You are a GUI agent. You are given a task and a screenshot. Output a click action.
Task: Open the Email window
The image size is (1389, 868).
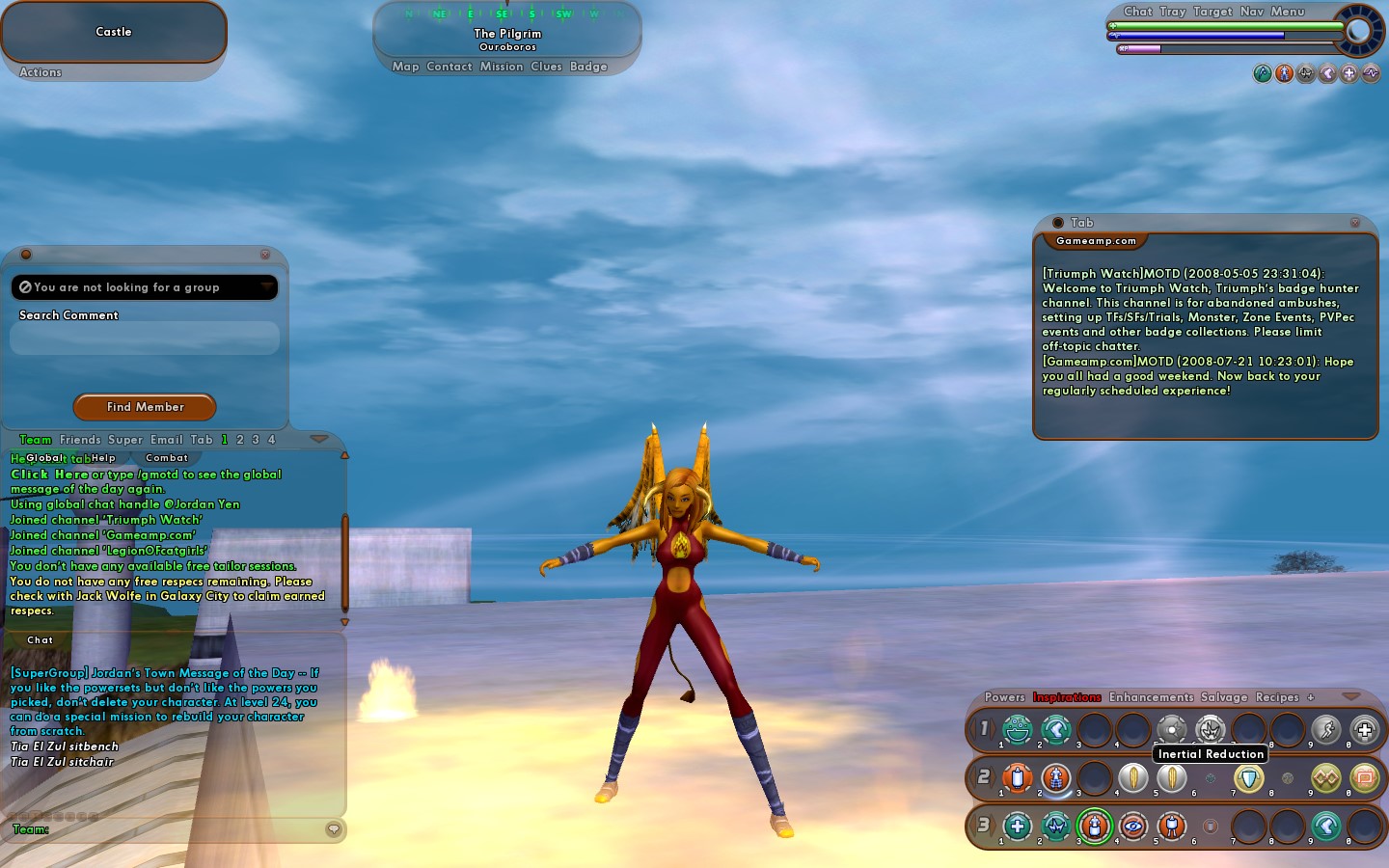(x=166, y=440)
